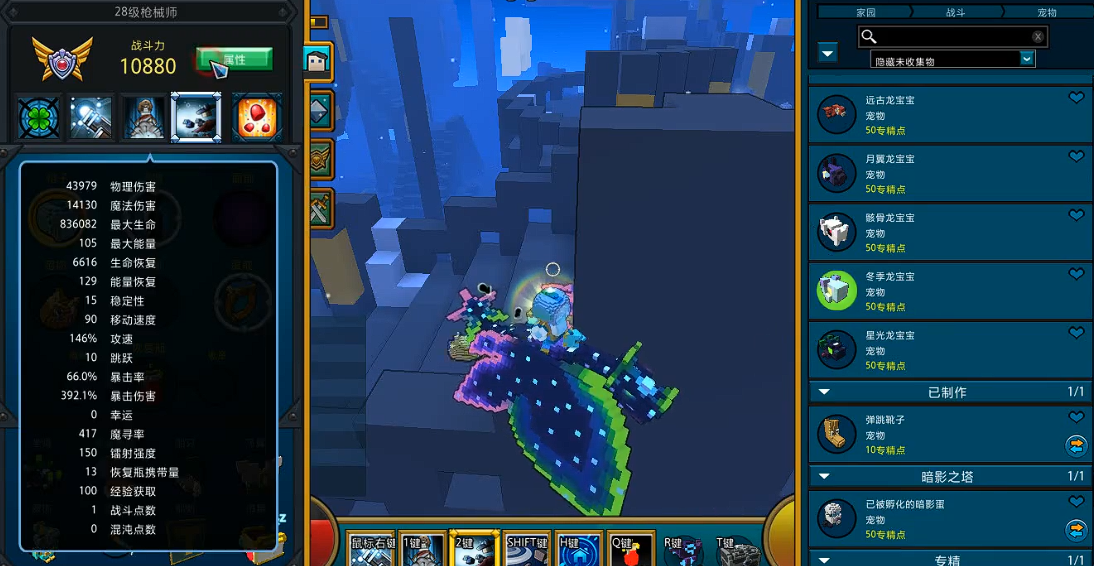Image resolution: width=1094 pixels, height=566 pixels.
Task: Open the 隐藏未收集物 filter dropdown
Action: (x=1026, y=60)
